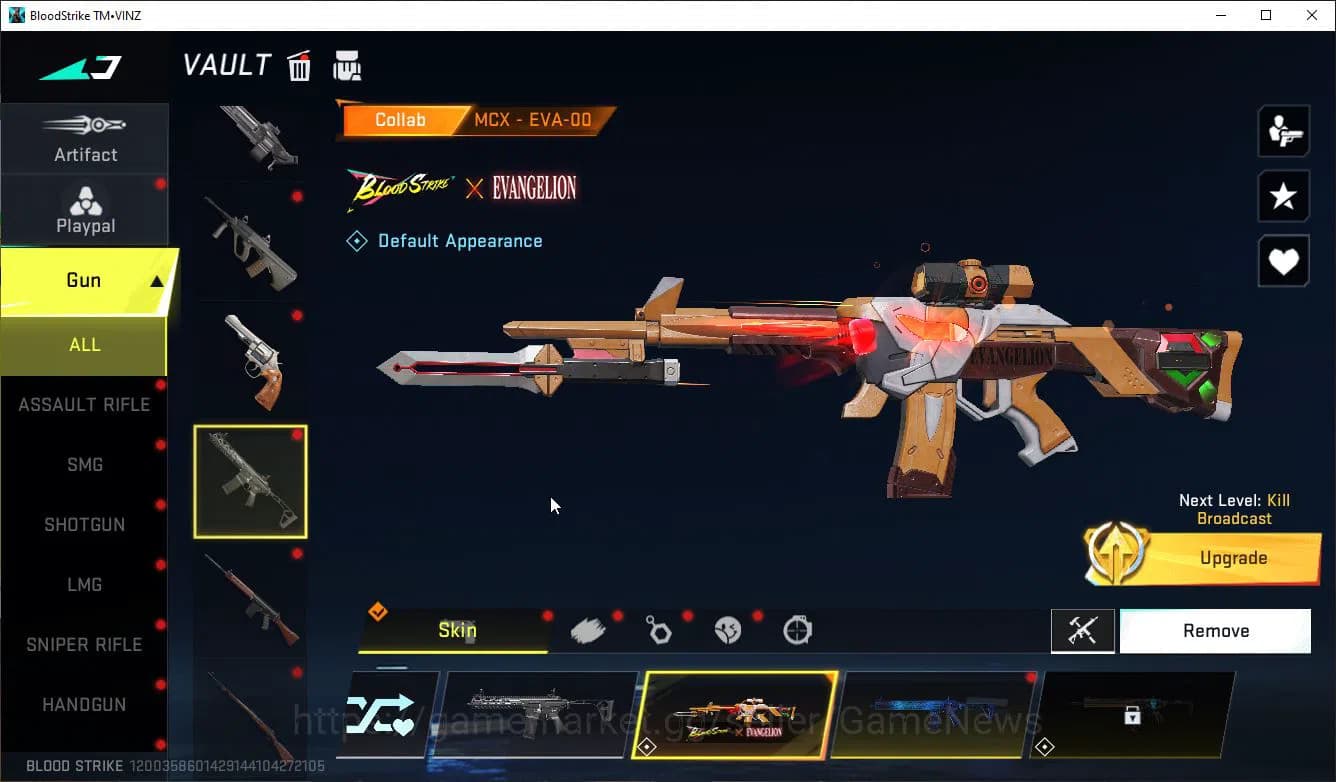Click the trash can icon beside Vault
Image resolution: width=1336 pixels, height=782 pixels.
click(299, 67)
